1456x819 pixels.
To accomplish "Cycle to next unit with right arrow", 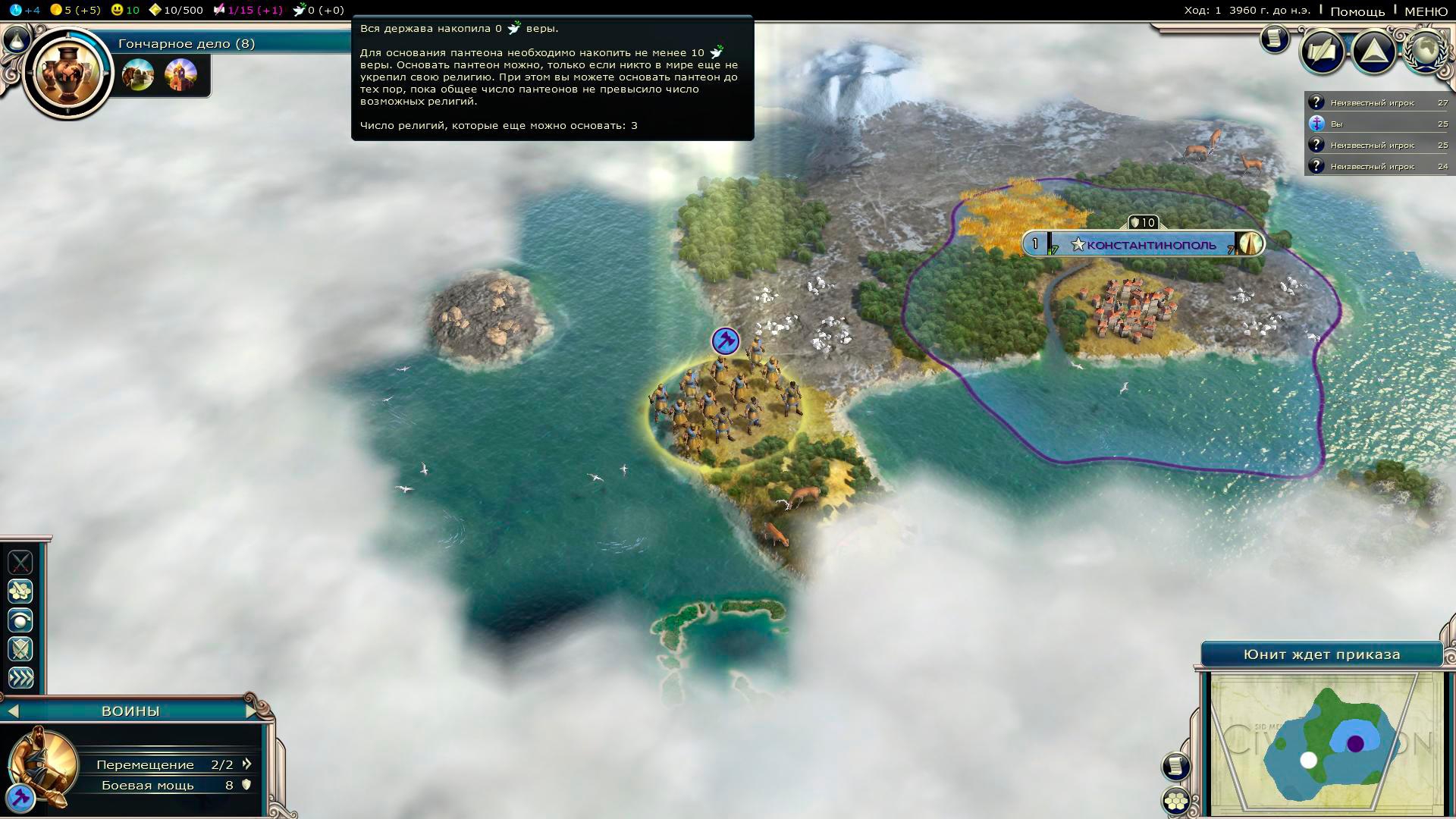I will coord(252,711).
